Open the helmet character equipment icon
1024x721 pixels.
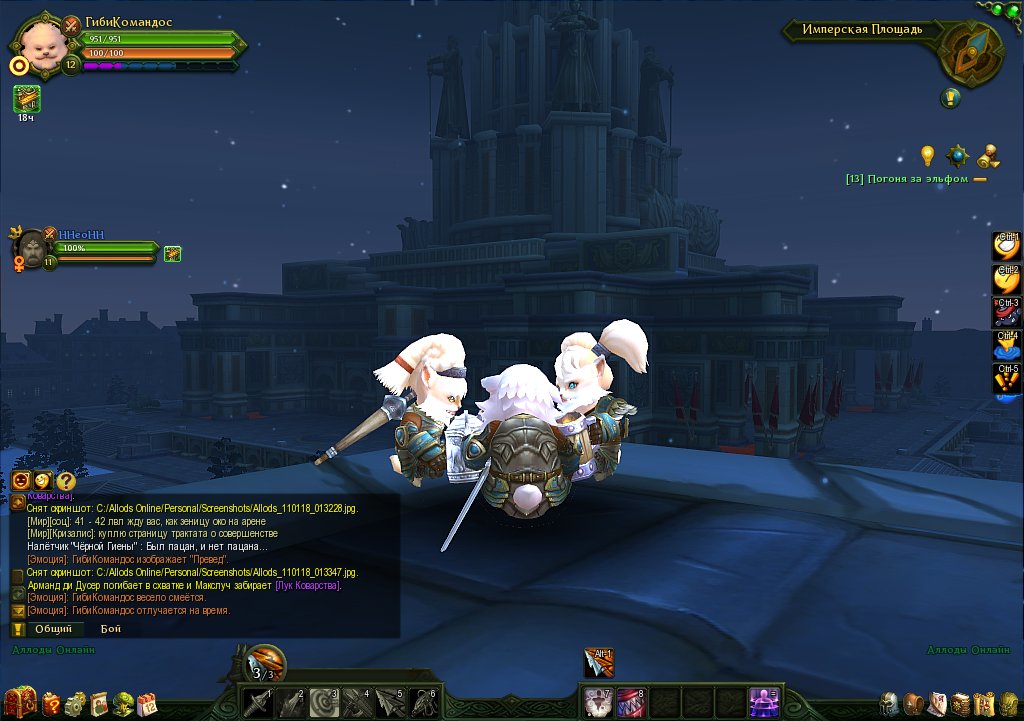tap(889, 703)
